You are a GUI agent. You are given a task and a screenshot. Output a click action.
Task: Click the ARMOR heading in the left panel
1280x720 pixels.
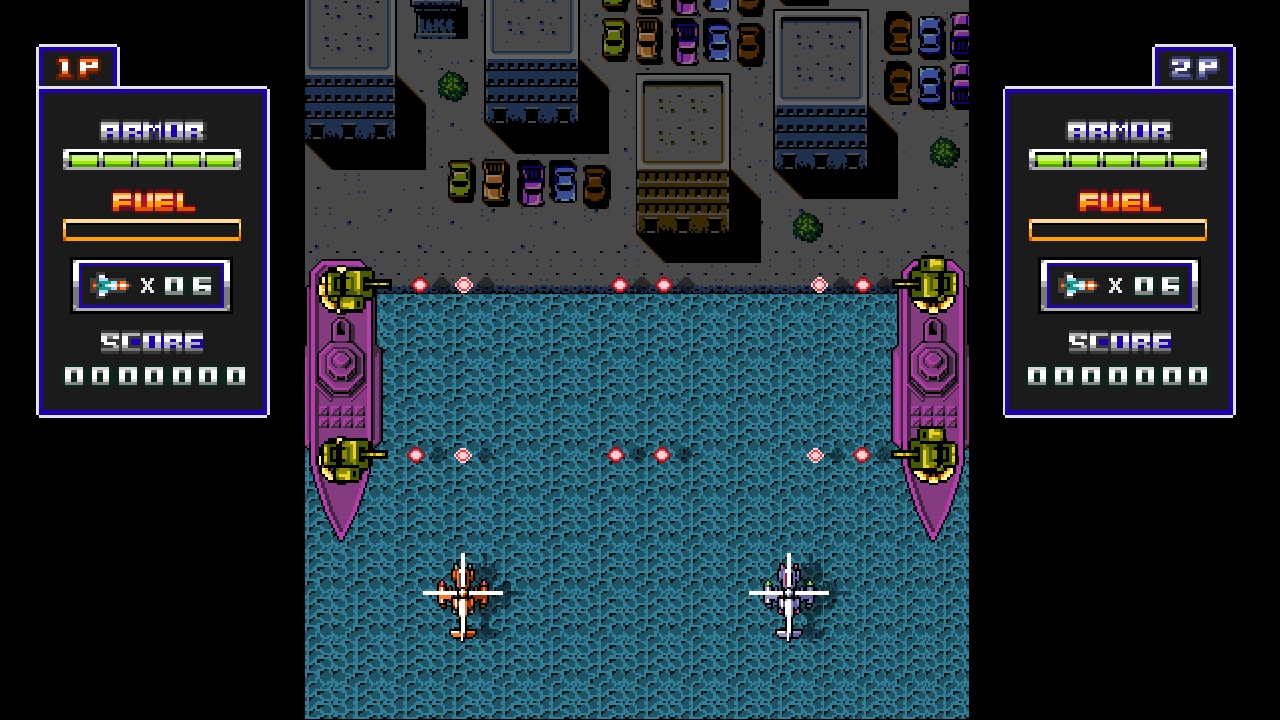click(152, 129)
